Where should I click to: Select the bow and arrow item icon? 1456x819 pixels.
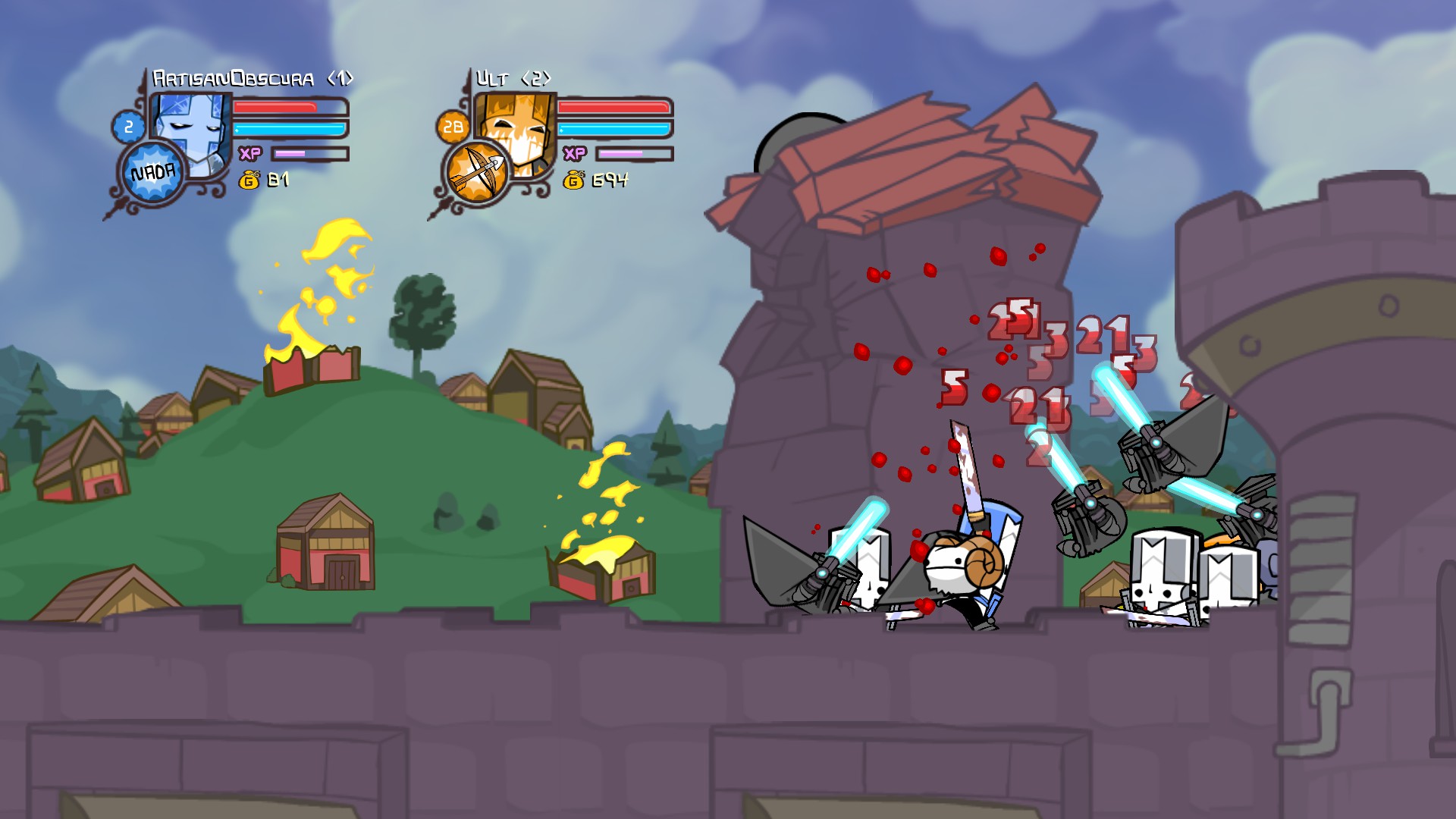(476, 173)
